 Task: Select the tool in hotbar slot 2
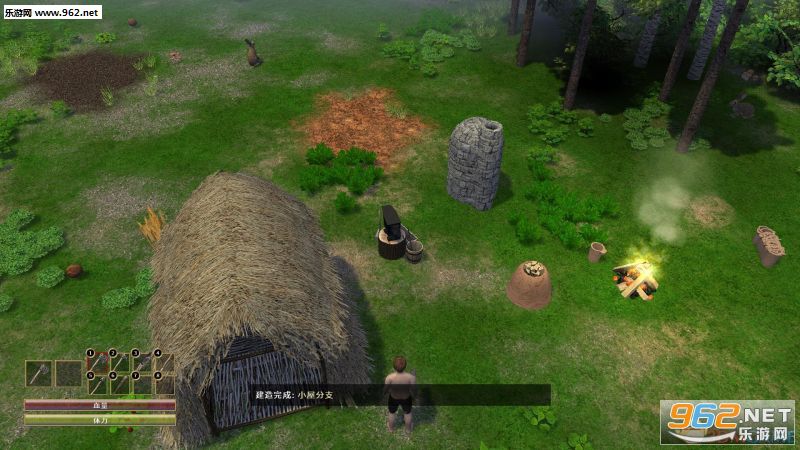pyautogui.click(x=120, y=362)
